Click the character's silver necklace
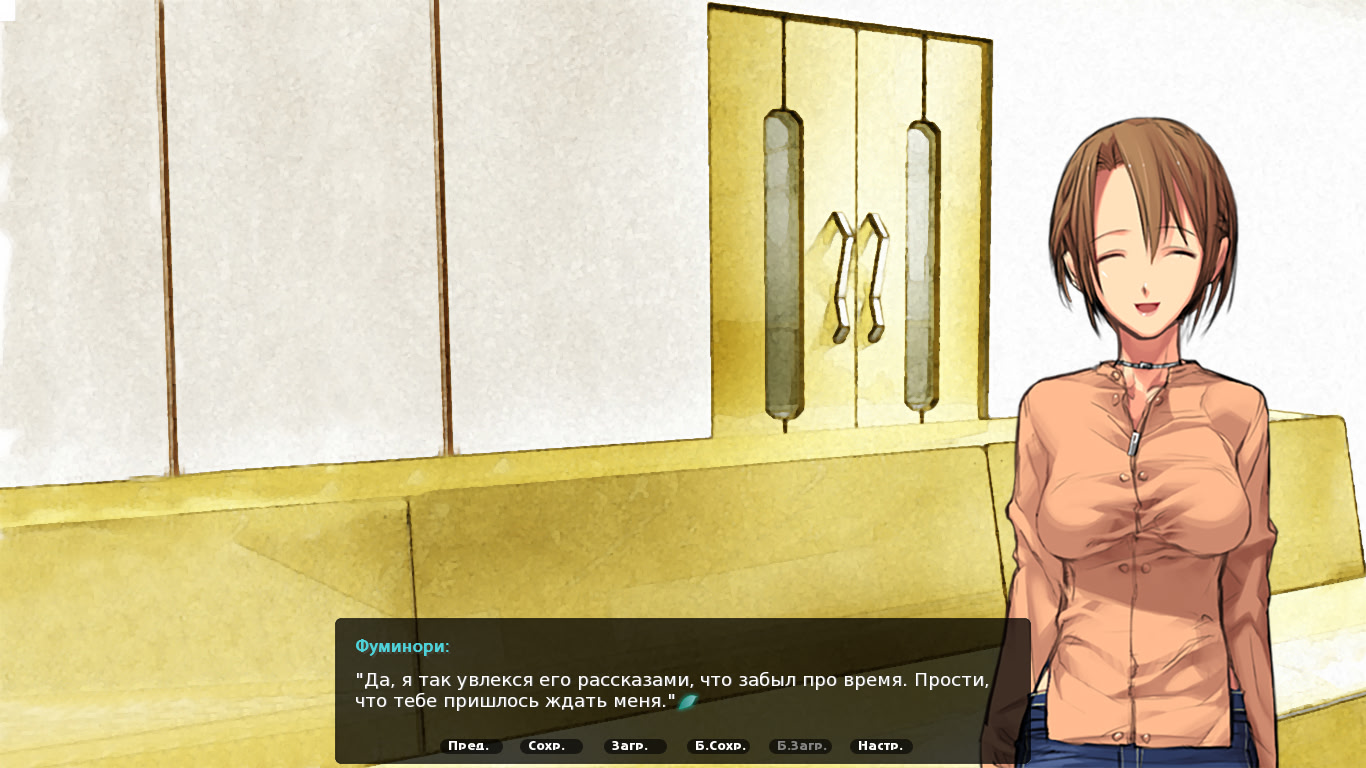This screenshot has width=1366, height=768. 1145,366
